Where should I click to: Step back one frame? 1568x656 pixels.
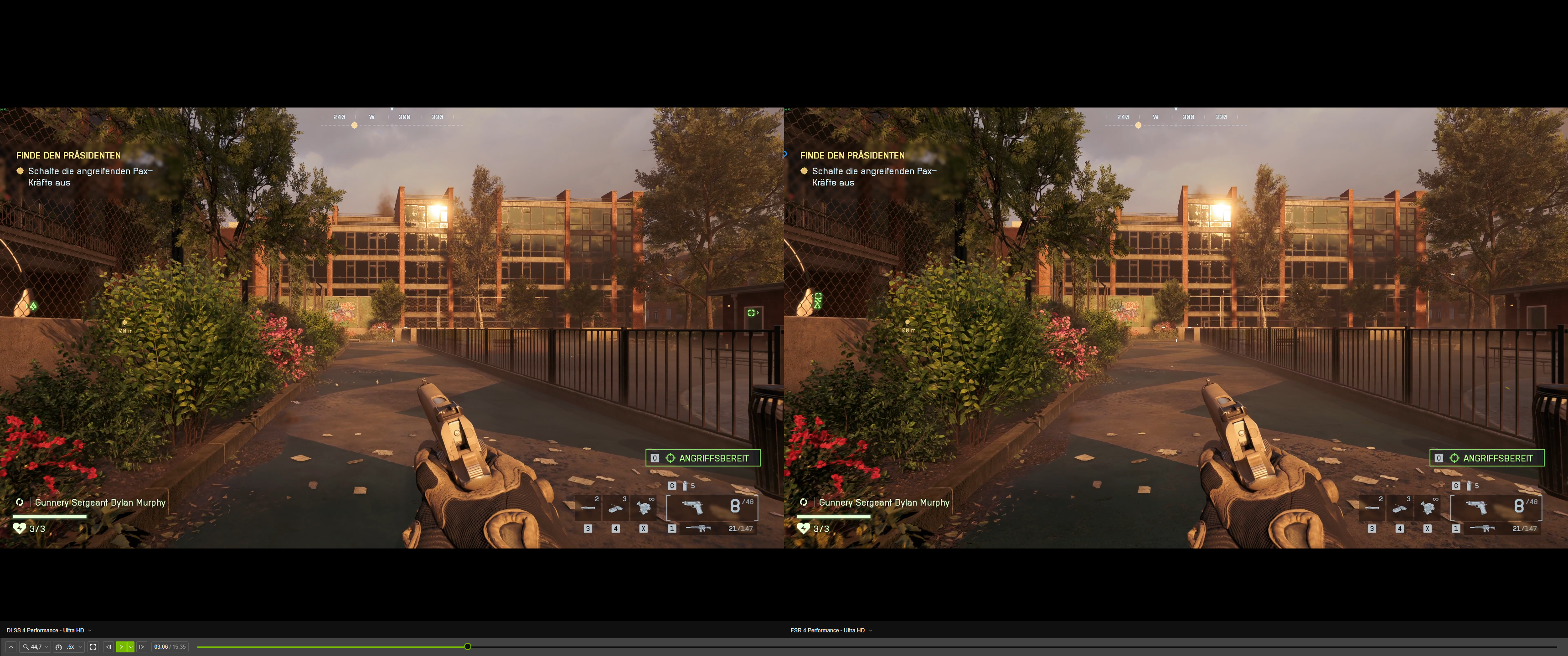(109, 647)
